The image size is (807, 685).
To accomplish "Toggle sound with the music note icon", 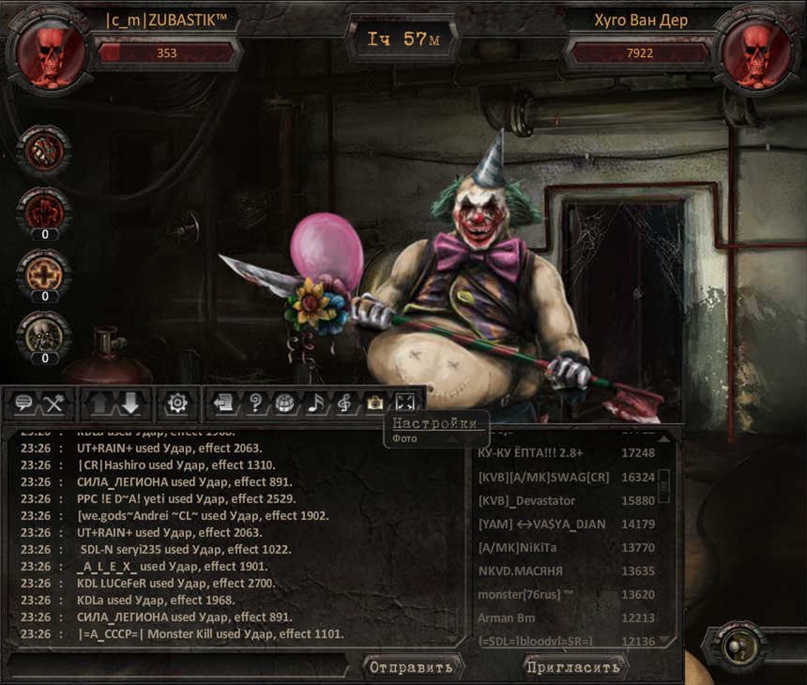I will [315, 403].
